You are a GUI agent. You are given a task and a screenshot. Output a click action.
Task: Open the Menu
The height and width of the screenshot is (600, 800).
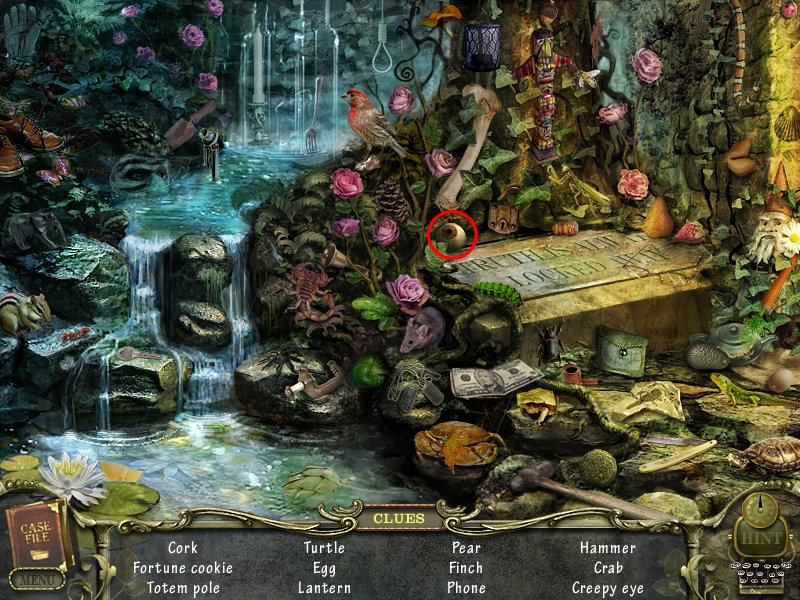pyautogui.click(x=37, y=580)
